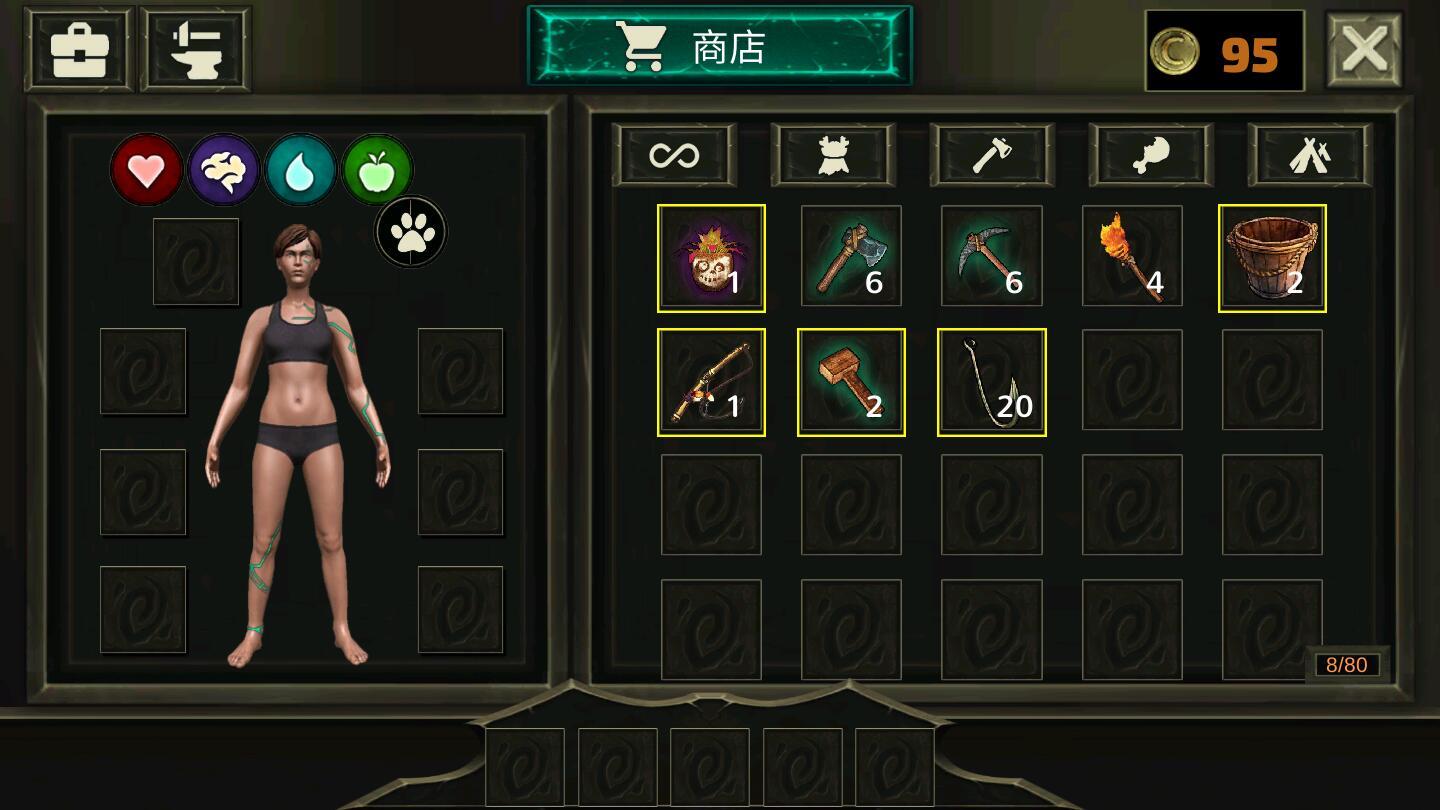The height and width of the screenshot is (810, 1440).
Task: Filter items by clothing category
Action: coord(833,155)
